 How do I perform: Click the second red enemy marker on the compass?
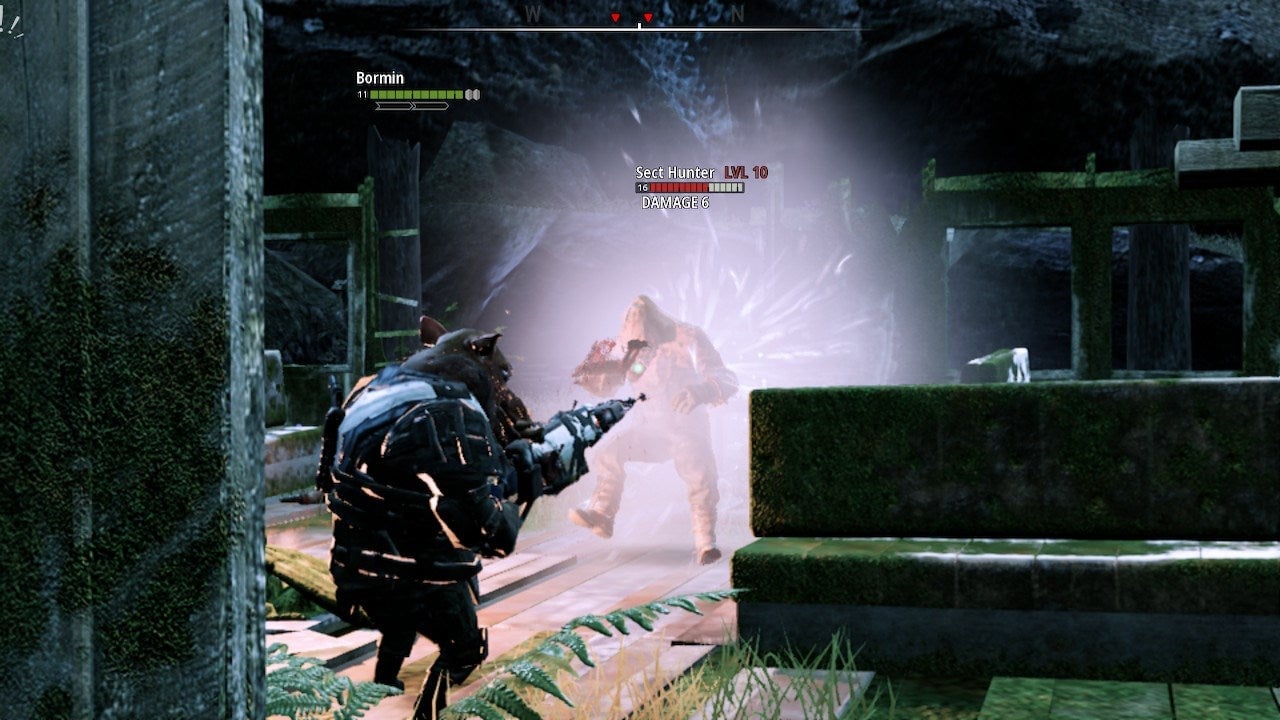(x=648, y=17)
